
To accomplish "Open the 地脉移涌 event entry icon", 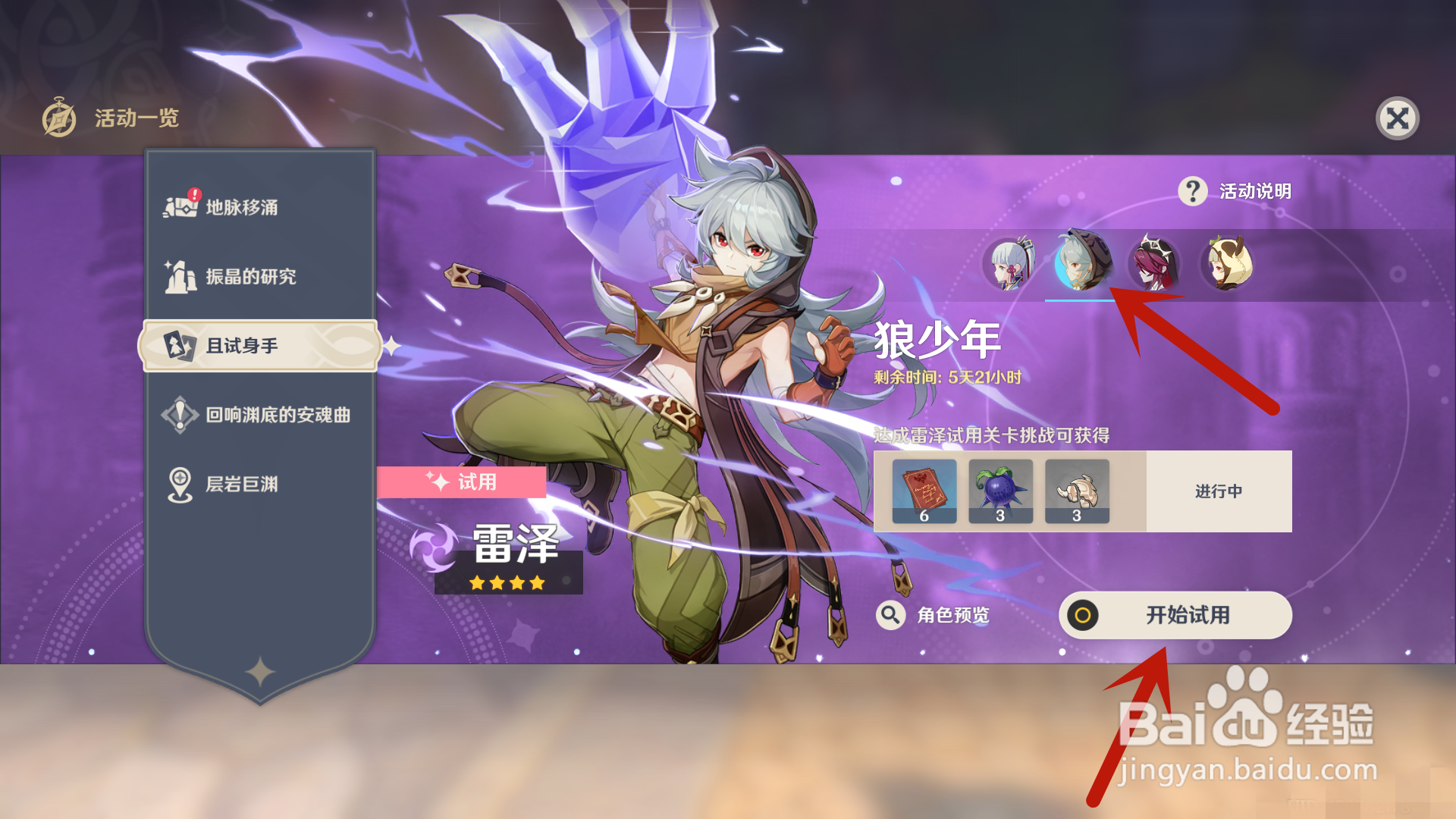I will (180, 206).
